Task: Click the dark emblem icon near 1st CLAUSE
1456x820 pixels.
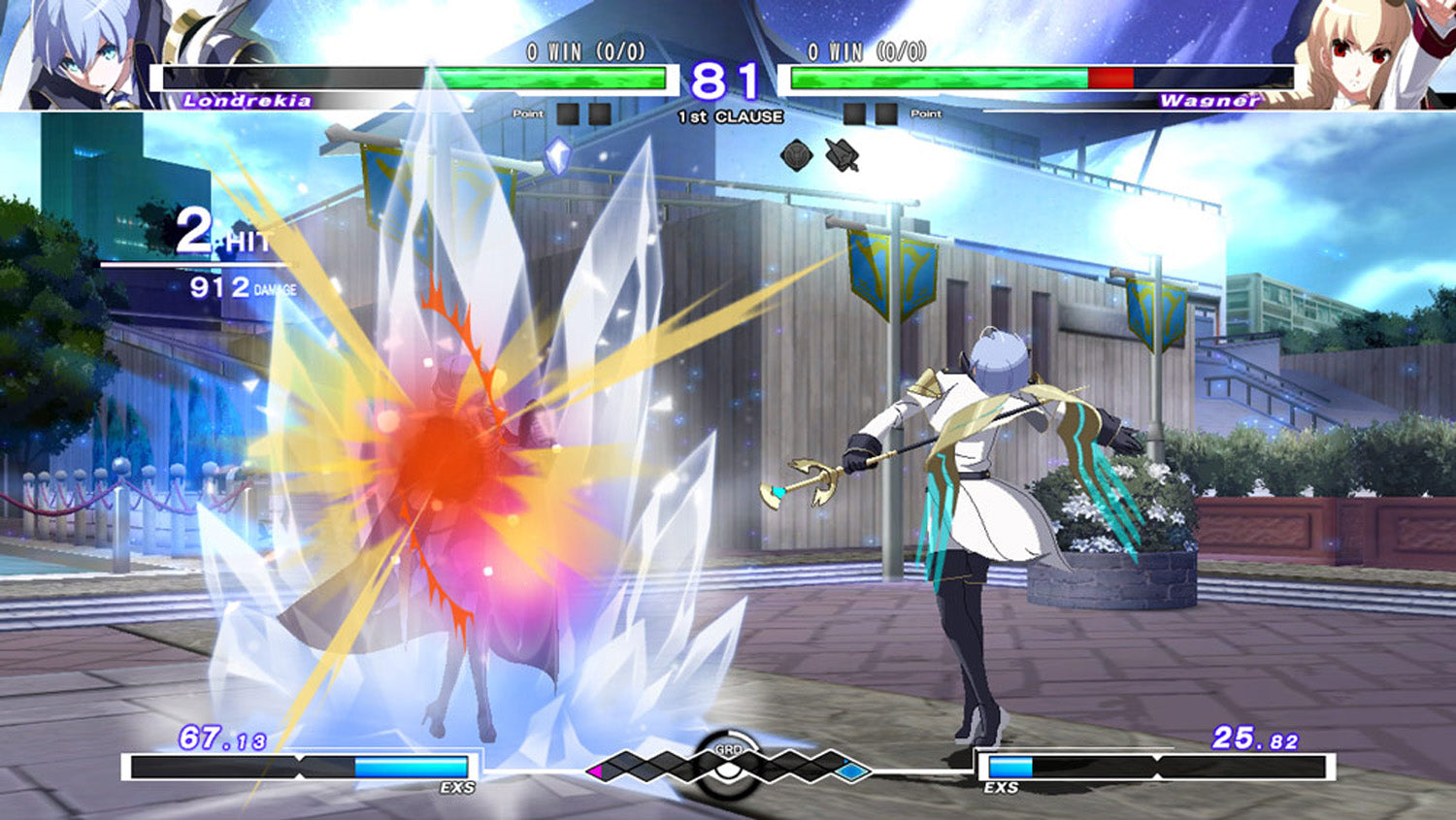Action: [x=798, y=153]
